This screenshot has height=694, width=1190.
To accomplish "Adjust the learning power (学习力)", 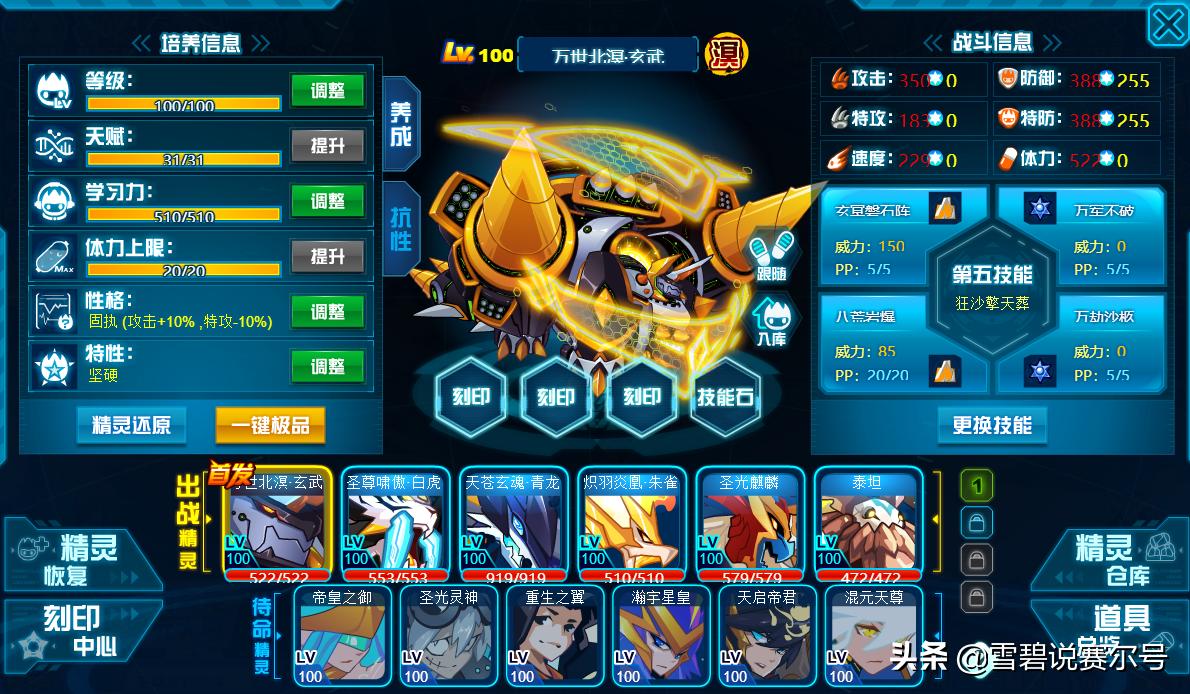I will click(327, 201).
